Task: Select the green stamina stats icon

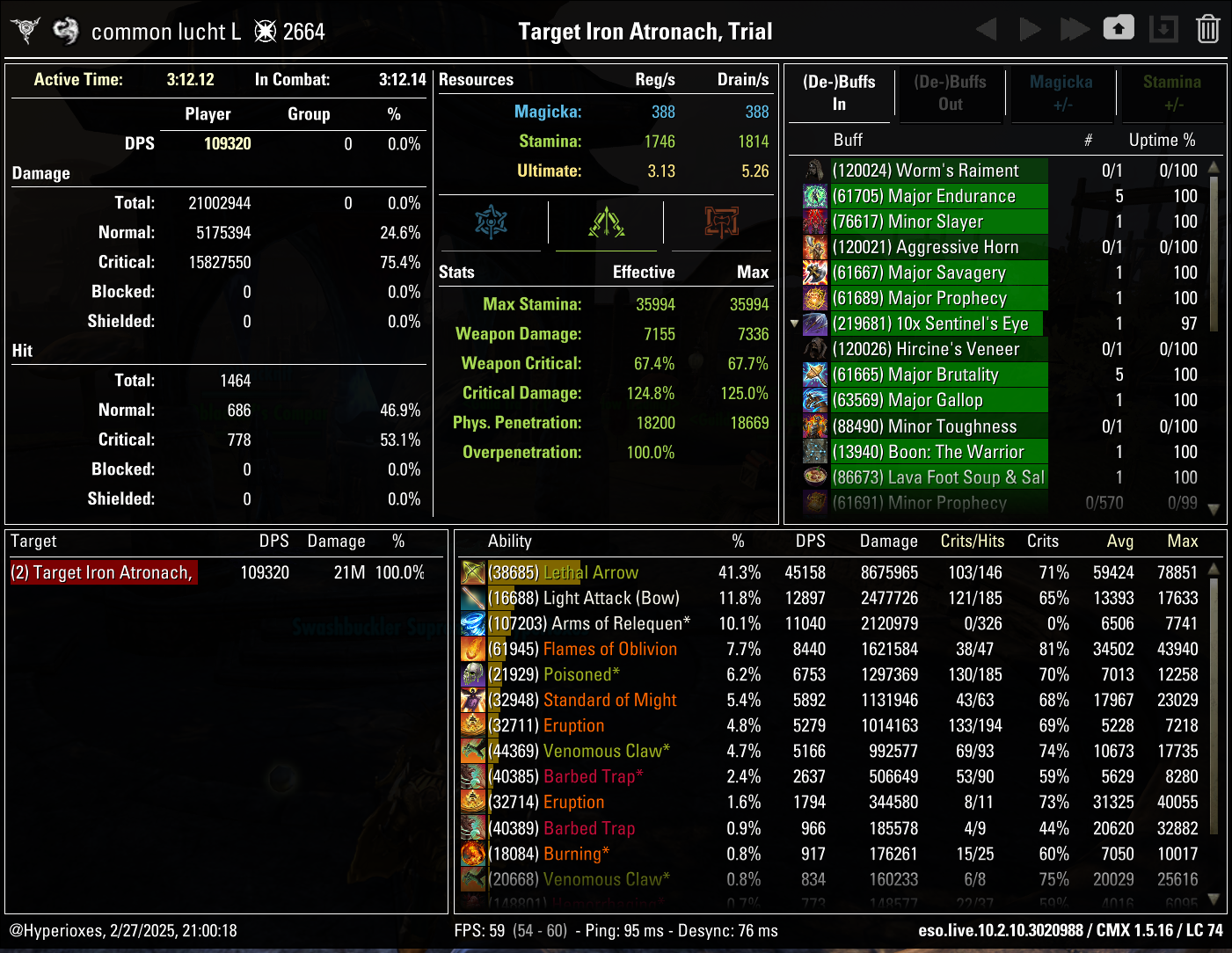Action: [605, 222]
